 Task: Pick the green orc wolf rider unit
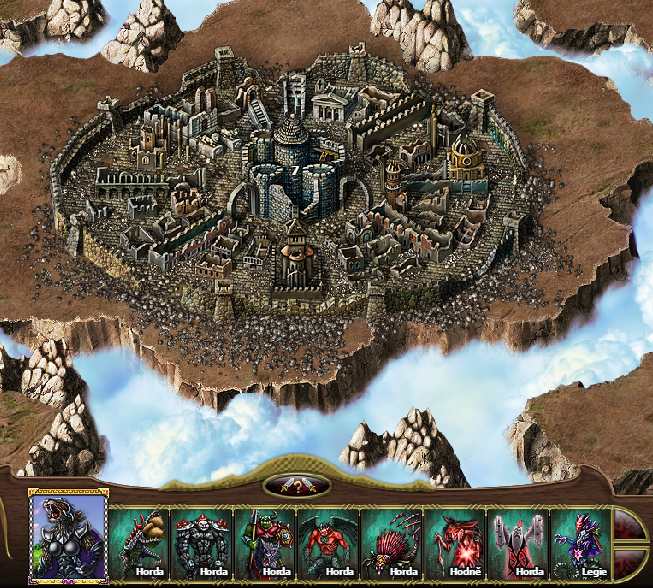click(x=266, y=544)
